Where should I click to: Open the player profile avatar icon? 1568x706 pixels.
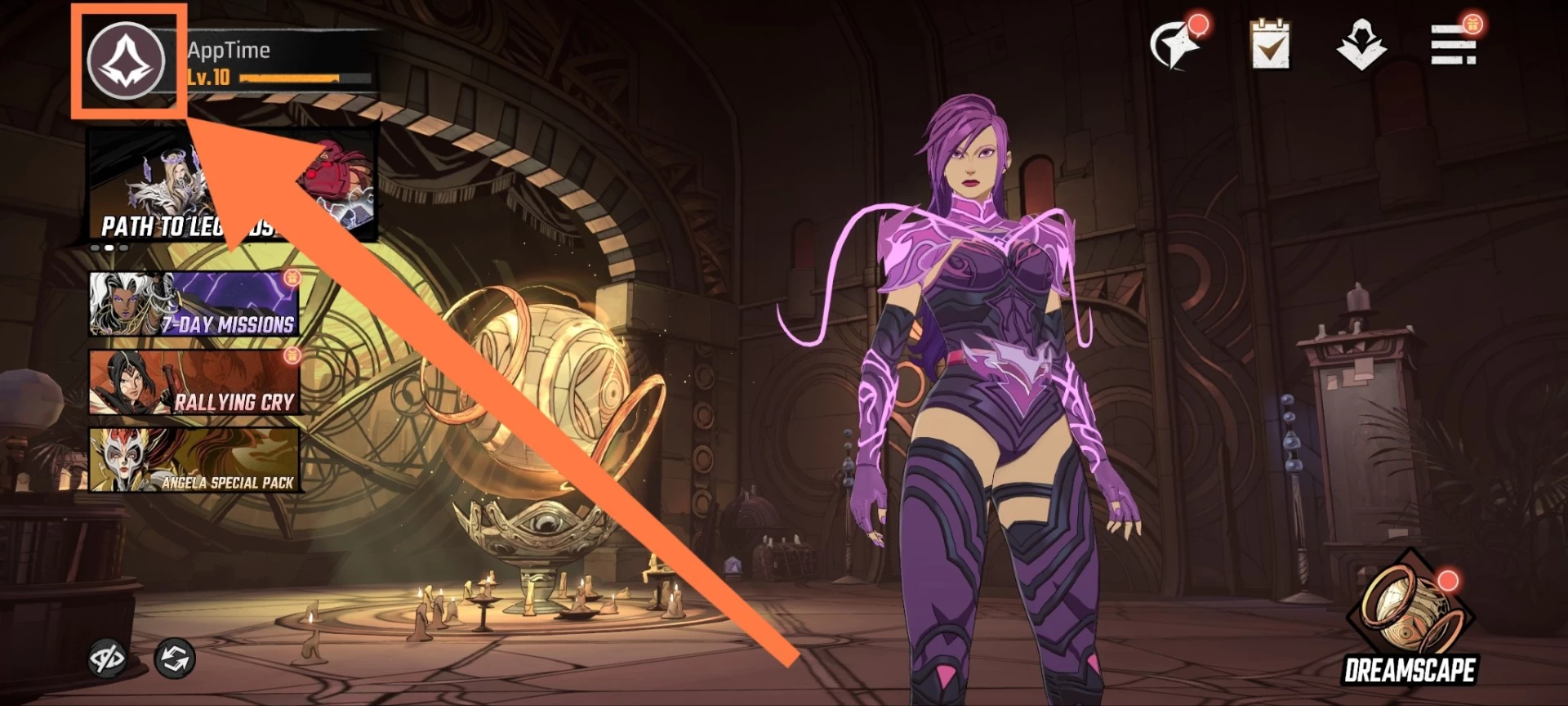click(x=127, y=61)
